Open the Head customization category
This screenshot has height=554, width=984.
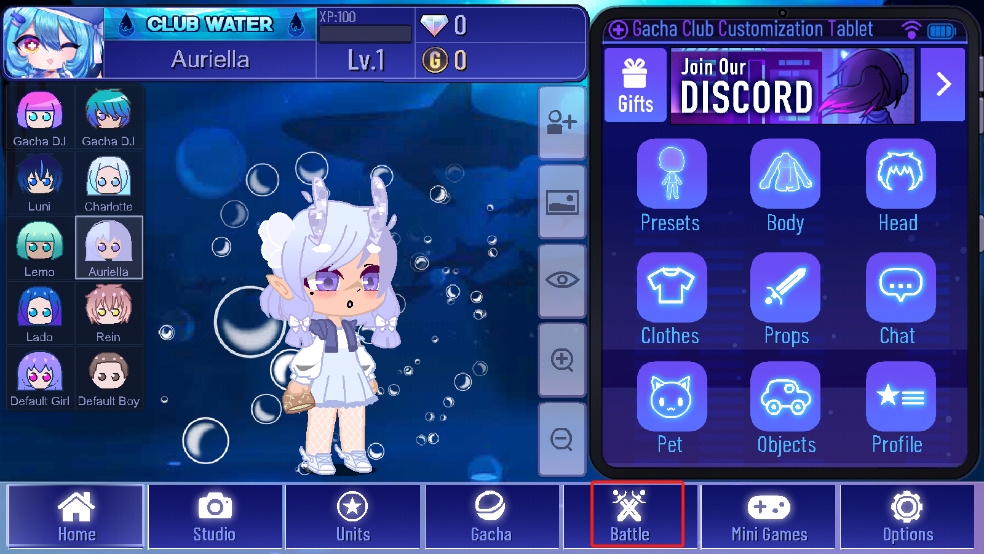(899, 185)
